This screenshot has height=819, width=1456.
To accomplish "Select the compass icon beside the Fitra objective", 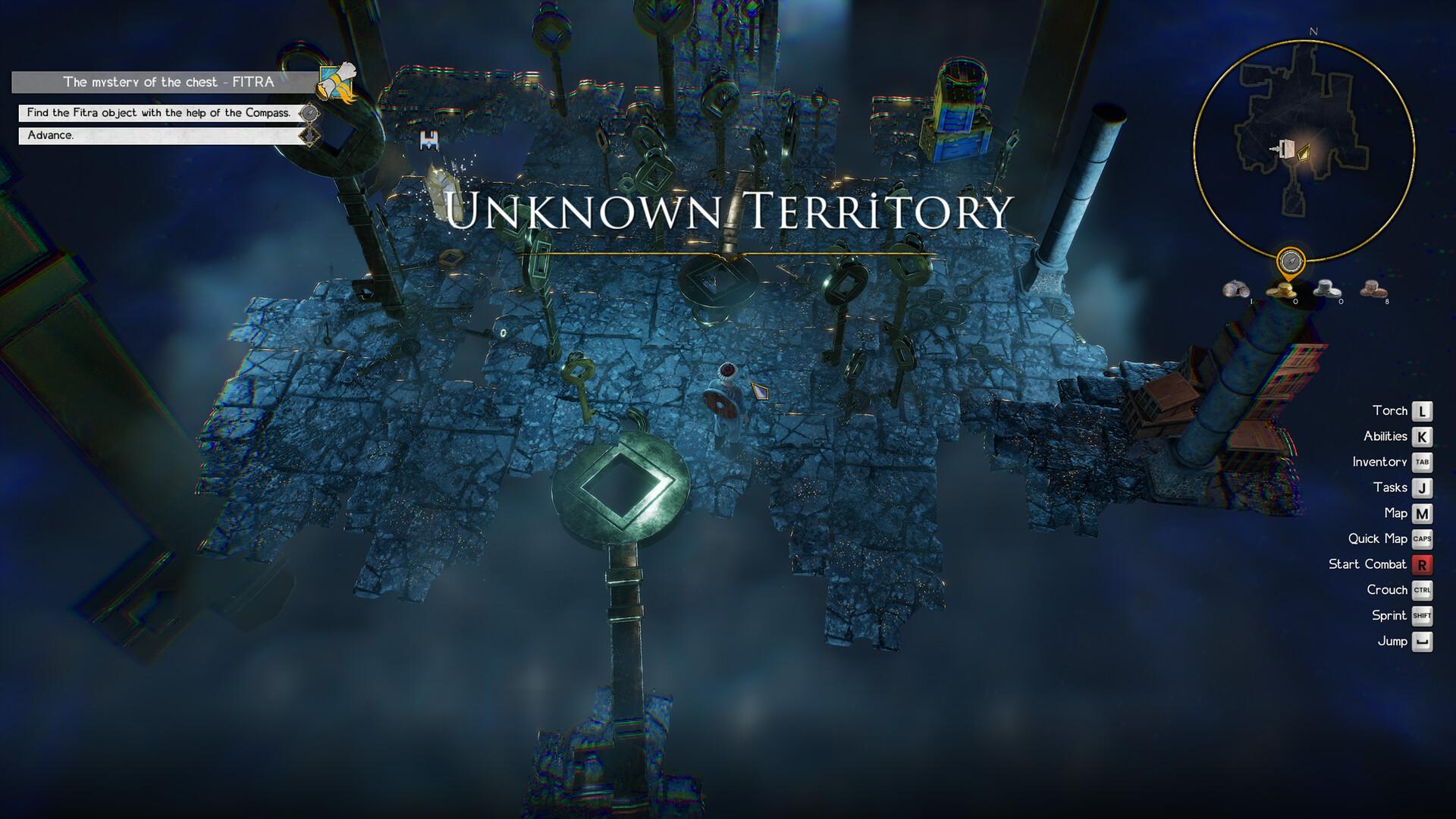I will (x=309, y=114).
